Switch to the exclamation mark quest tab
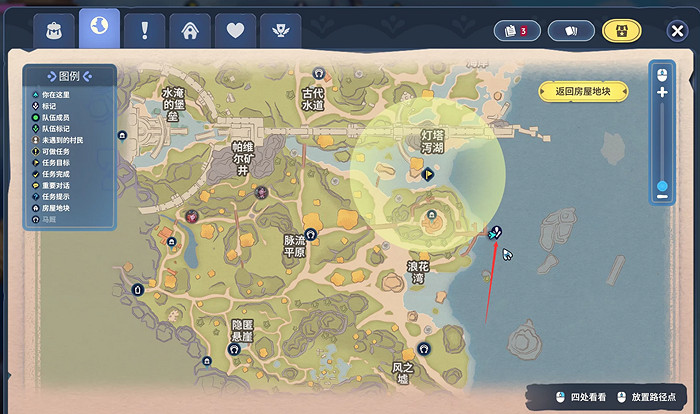Image resolution: width=700 pixels, height=414 pixels. (x=145, y=30)
